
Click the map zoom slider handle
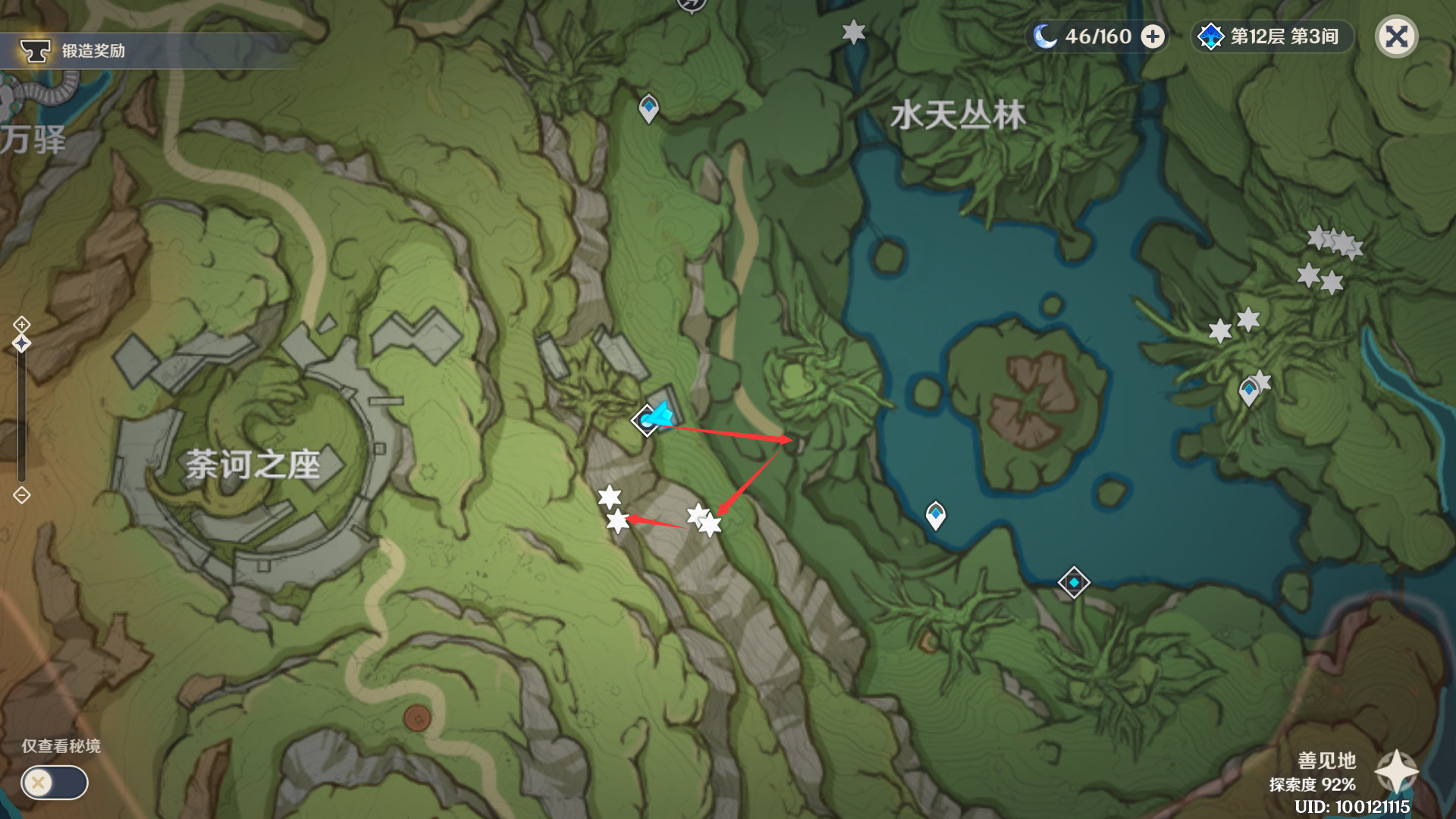(x=21, y=344)
